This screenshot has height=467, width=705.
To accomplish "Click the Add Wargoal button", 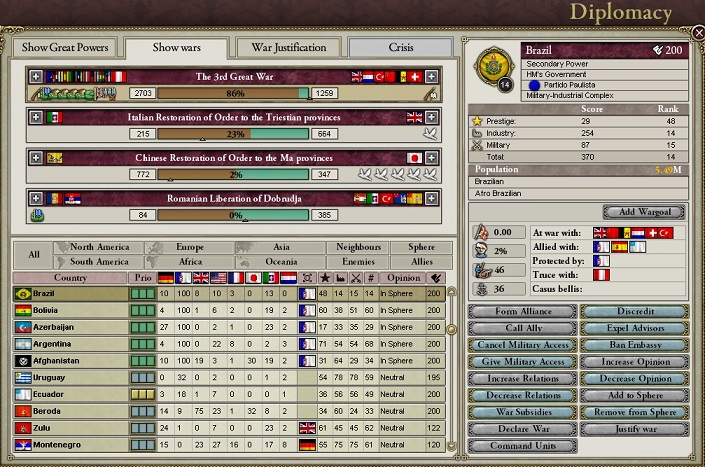I will (x=644, y=212).
